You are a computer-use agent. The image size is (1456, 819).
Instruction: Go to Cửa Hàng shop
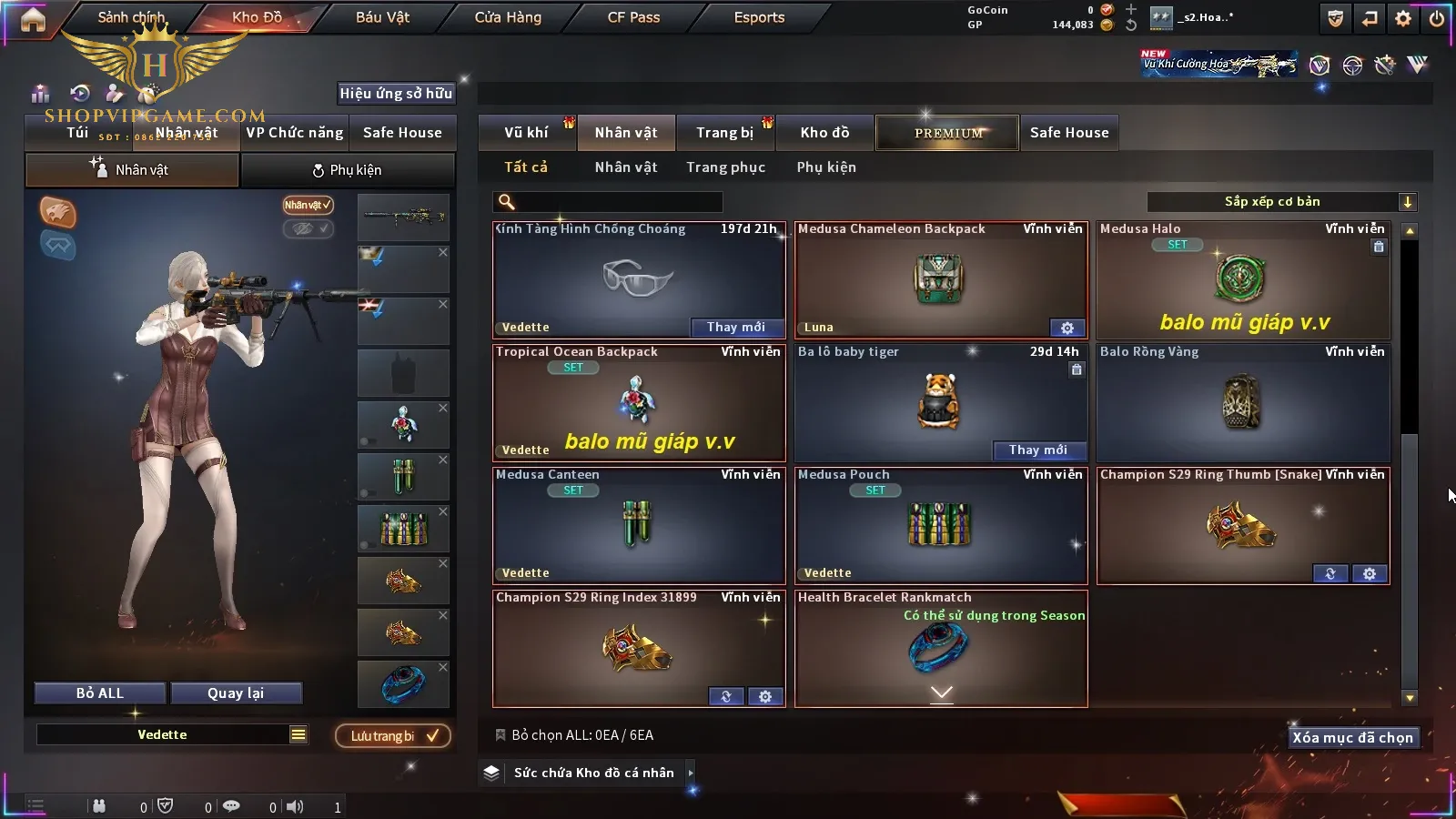point(508,17)
